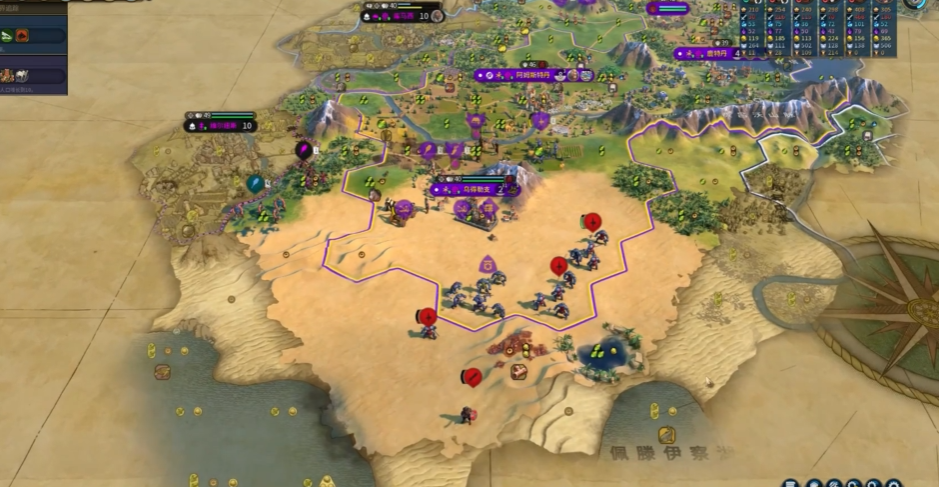Open the tracker row with the white horse icon

[x=33, y=74]
